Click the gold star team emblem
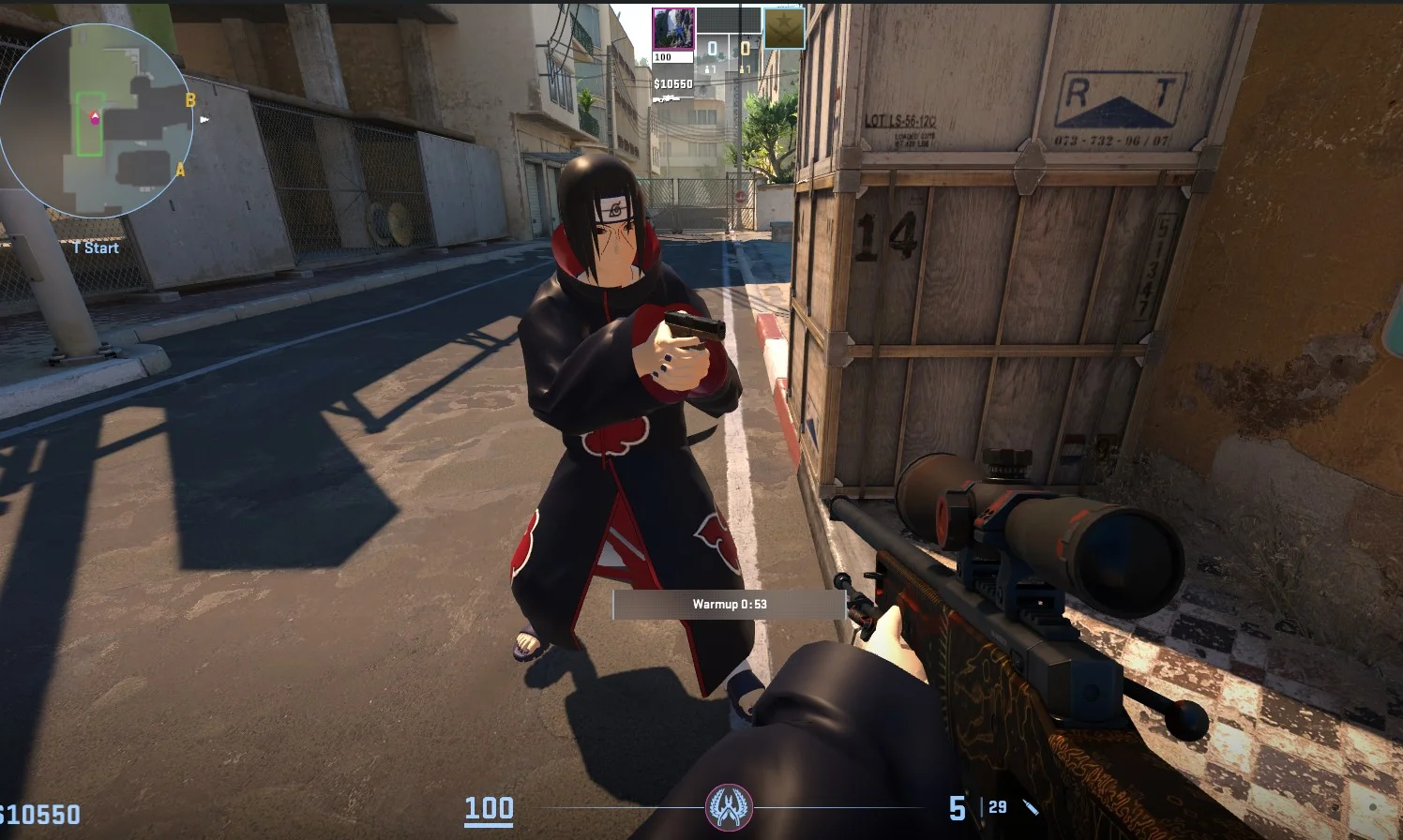This screenshot has height=840, width=1403. (x=783, y=28)
